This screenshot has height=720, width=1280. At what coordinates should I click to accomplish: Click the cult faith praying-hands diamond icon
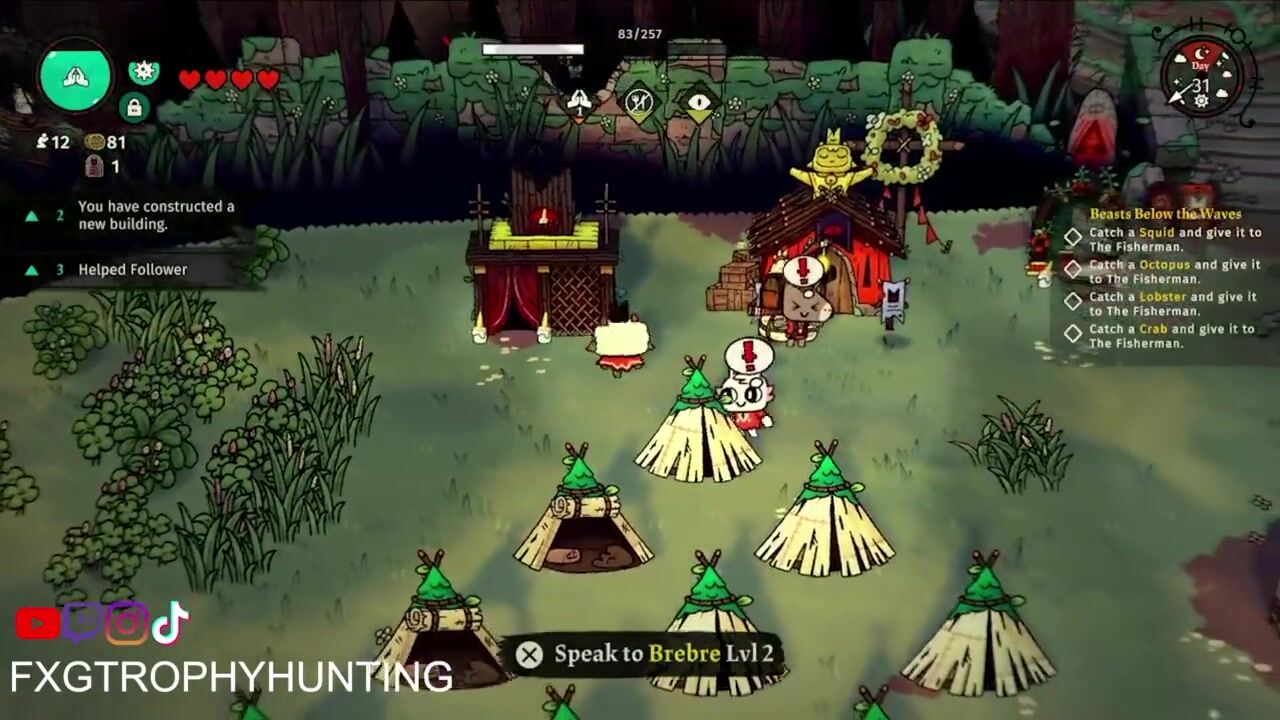579,101
